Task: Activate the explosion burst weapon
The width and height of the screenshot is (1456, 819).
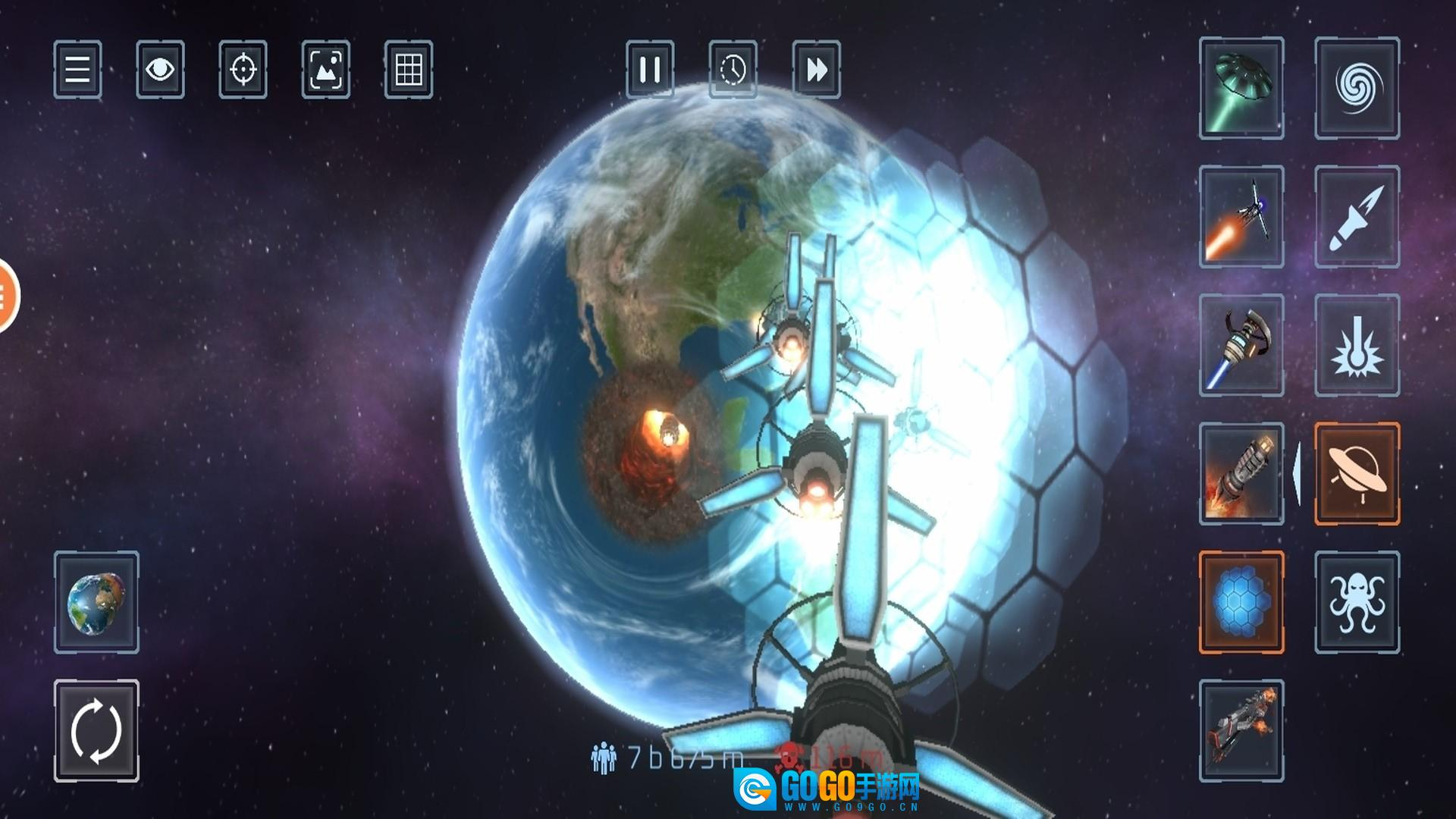Action: point(1357,345)
